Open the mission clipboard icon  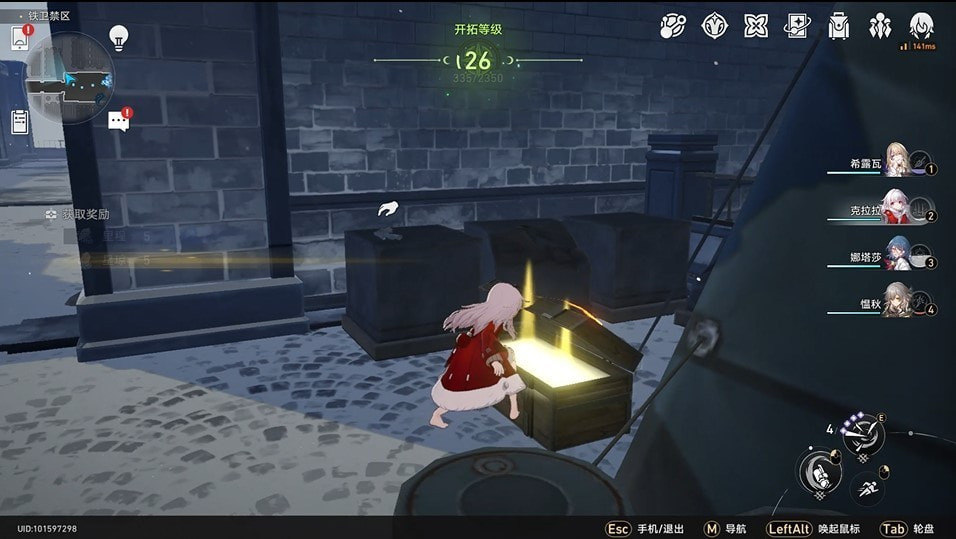pos(19,122)
